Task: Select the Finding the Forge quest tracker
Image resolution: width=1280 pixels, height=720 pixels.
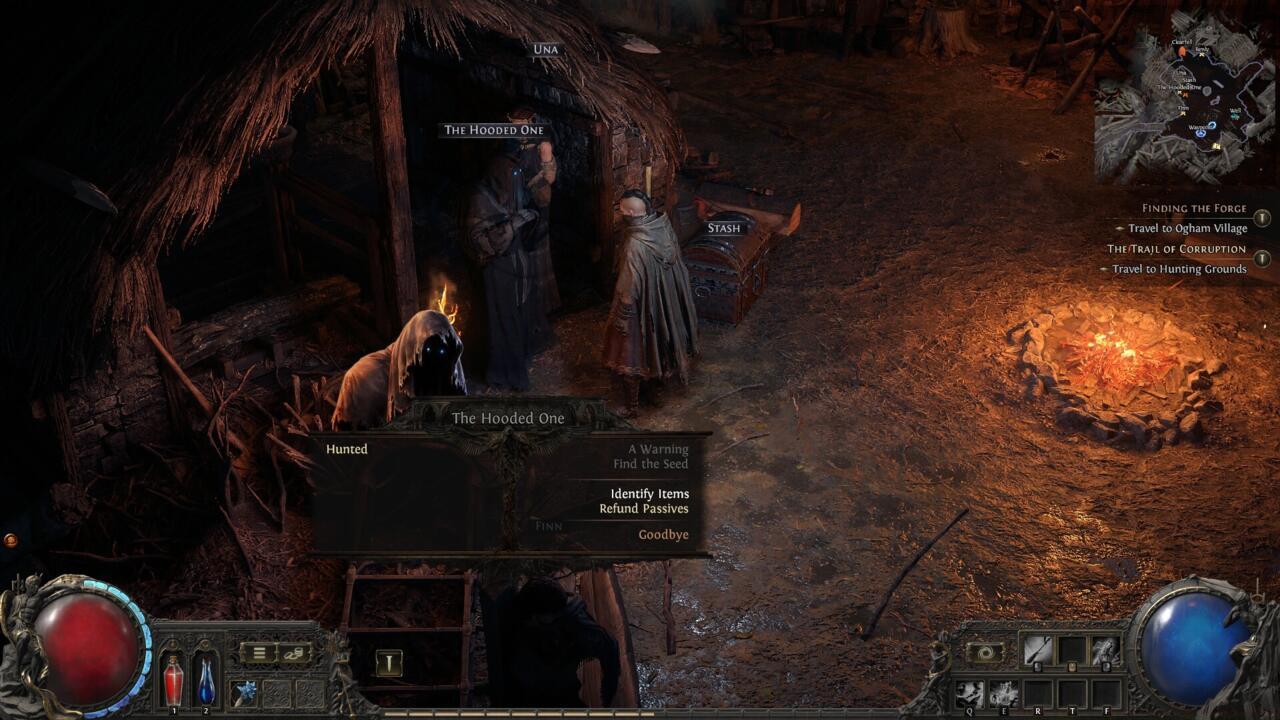Action: click(1194, 209)
